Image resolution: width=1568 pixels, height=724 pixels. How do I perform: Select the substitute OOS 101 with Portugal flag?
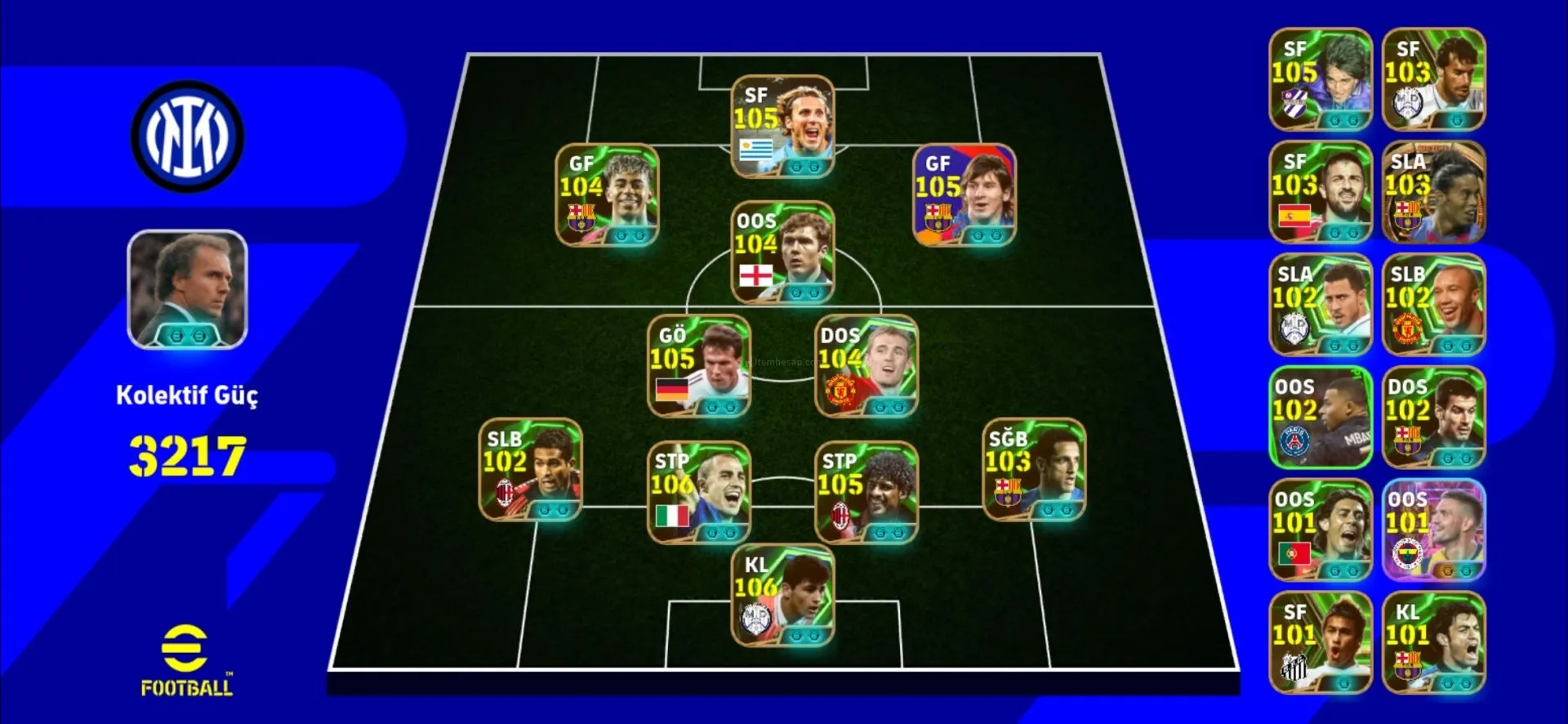coord(1321,530)
